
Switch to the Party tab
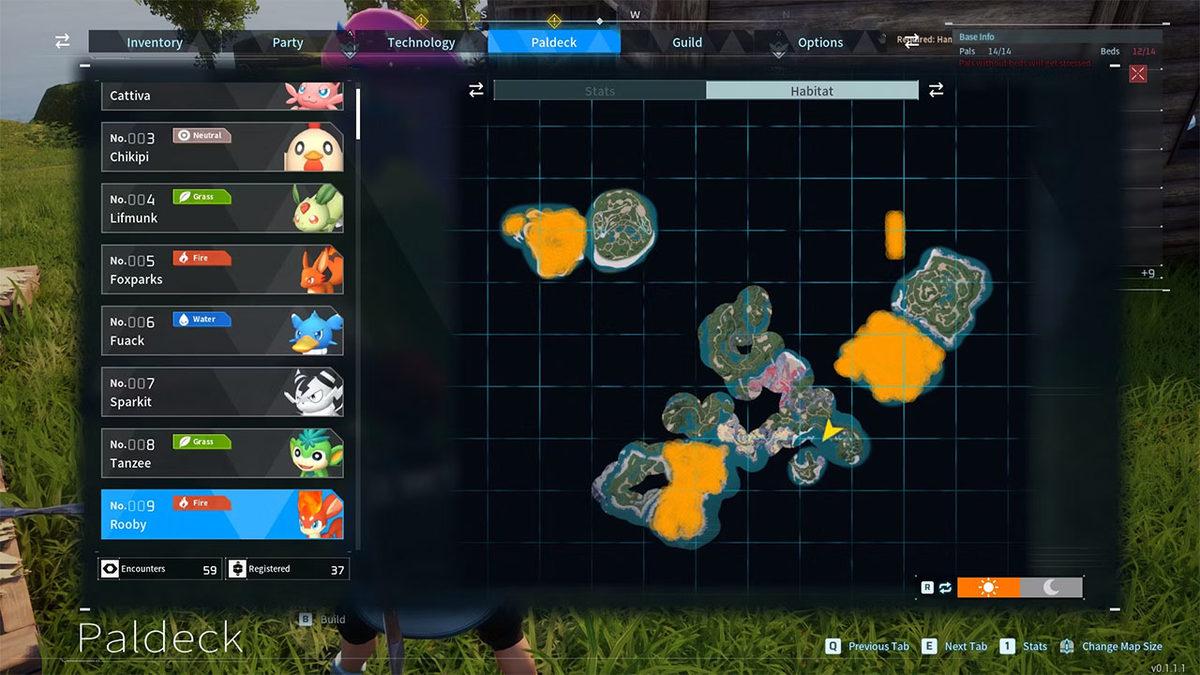[288, 42]
